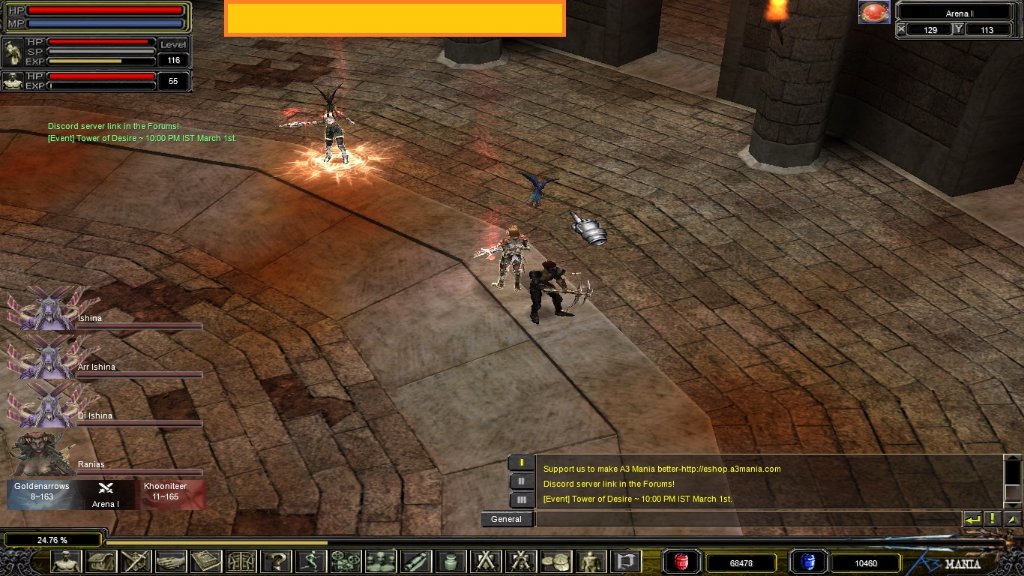Select the Ranias portrait in the list
1024x576 pixels.
click(42, 453)
